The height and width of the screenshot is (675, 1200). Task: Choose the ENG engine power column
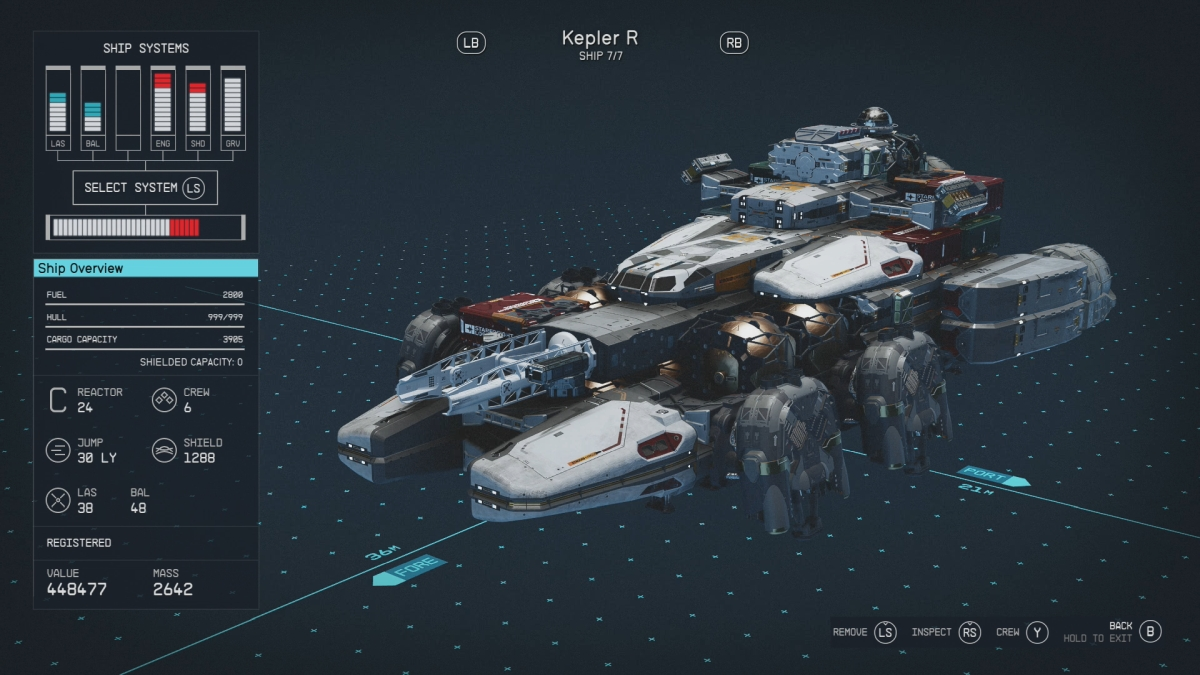pos(163,101)
